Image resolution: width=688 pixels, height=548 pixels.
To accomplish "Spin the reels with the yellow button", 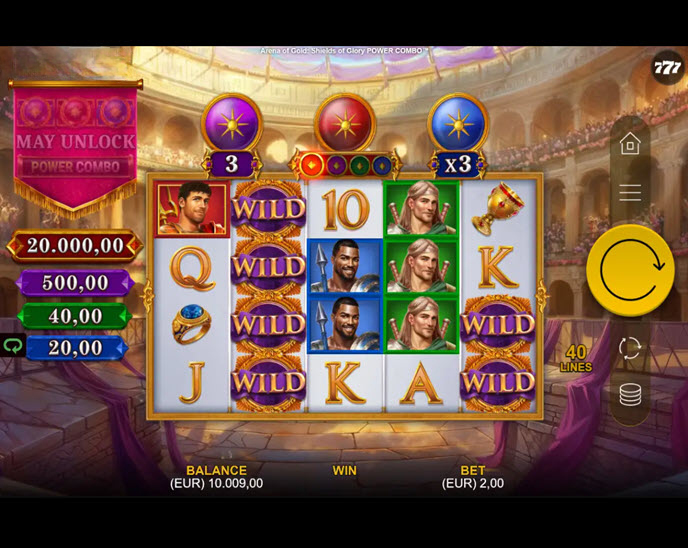I will (x=630, y=270).
